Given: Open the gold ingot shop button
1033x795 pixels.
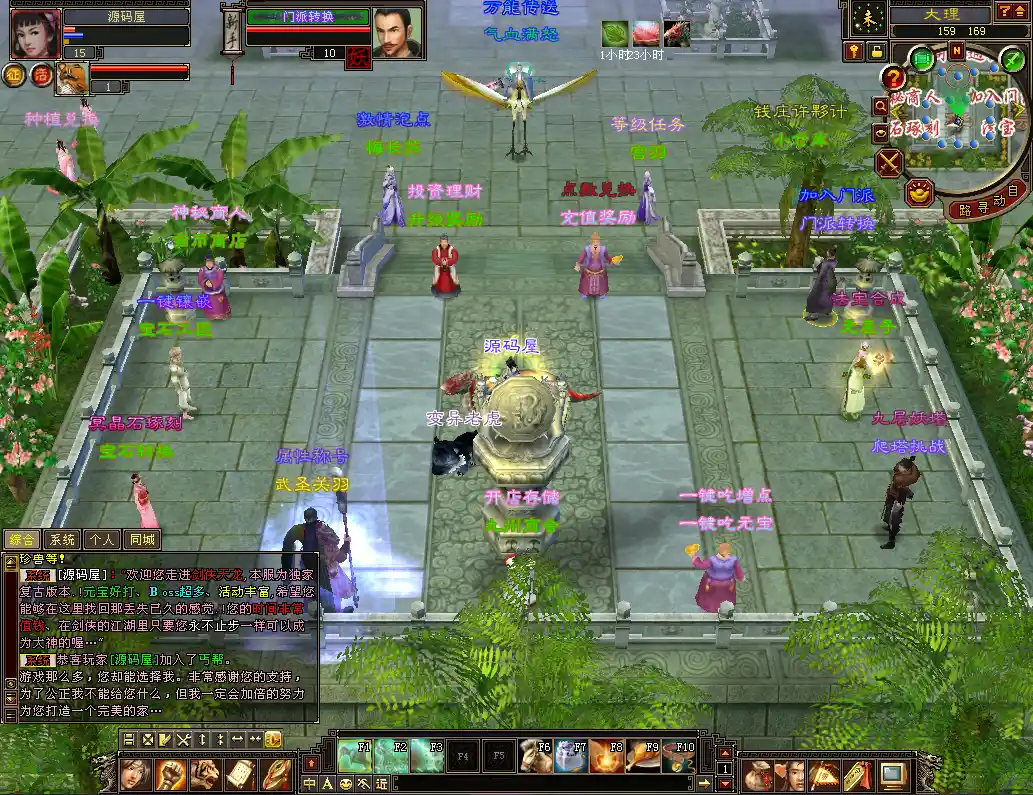Looking at the screenshot, I should (x=919, y=191).
